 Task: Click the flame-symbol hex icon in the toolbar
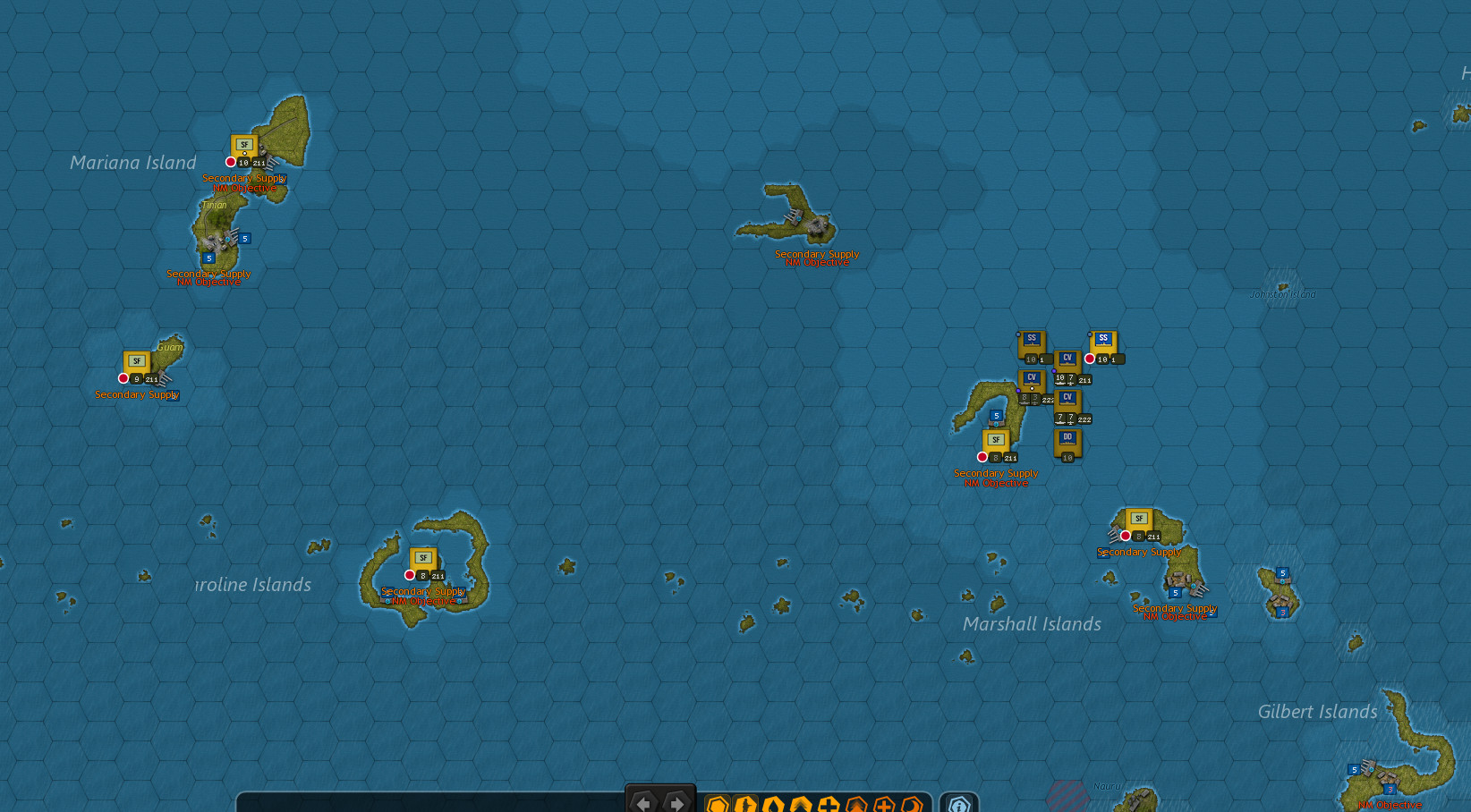click(773, 804)
